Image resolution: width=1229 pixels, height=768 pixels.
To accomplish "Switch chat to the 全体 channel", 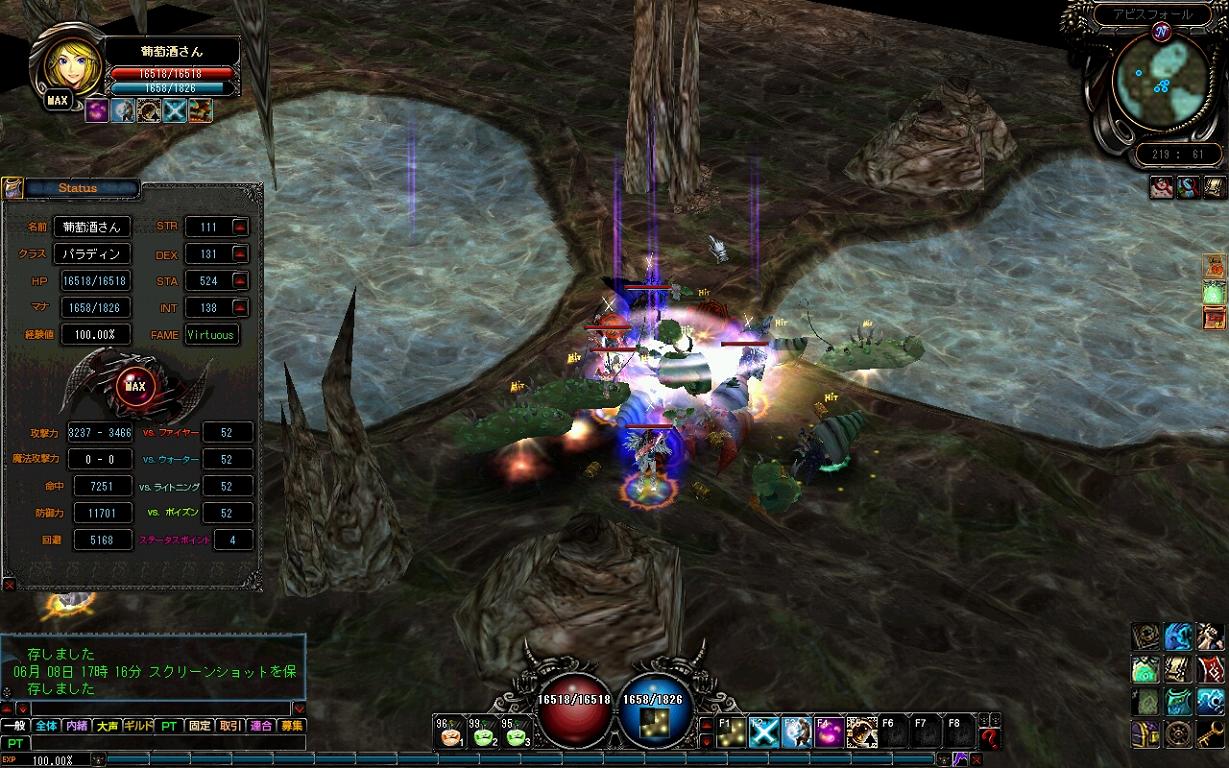I will pyautogui.click(x=46, y=726).
